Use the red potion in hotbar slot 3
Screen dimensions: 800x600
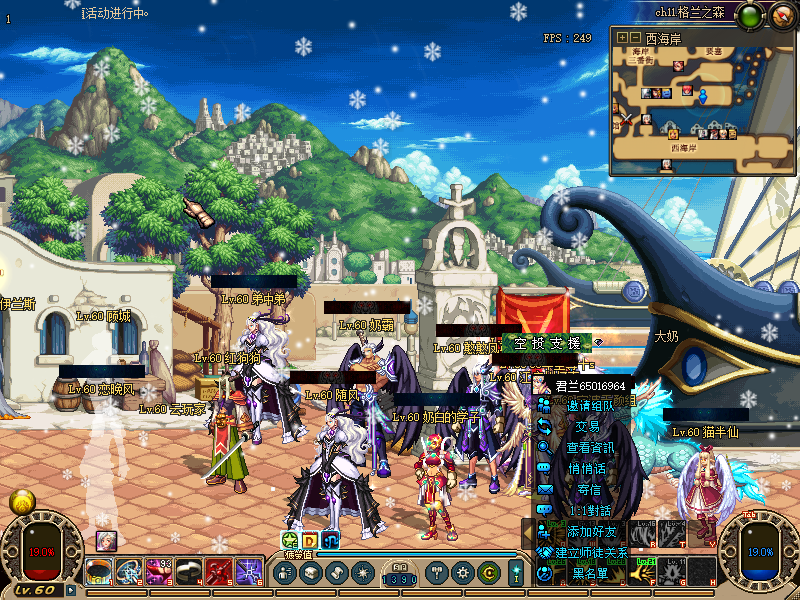[160, 571]
